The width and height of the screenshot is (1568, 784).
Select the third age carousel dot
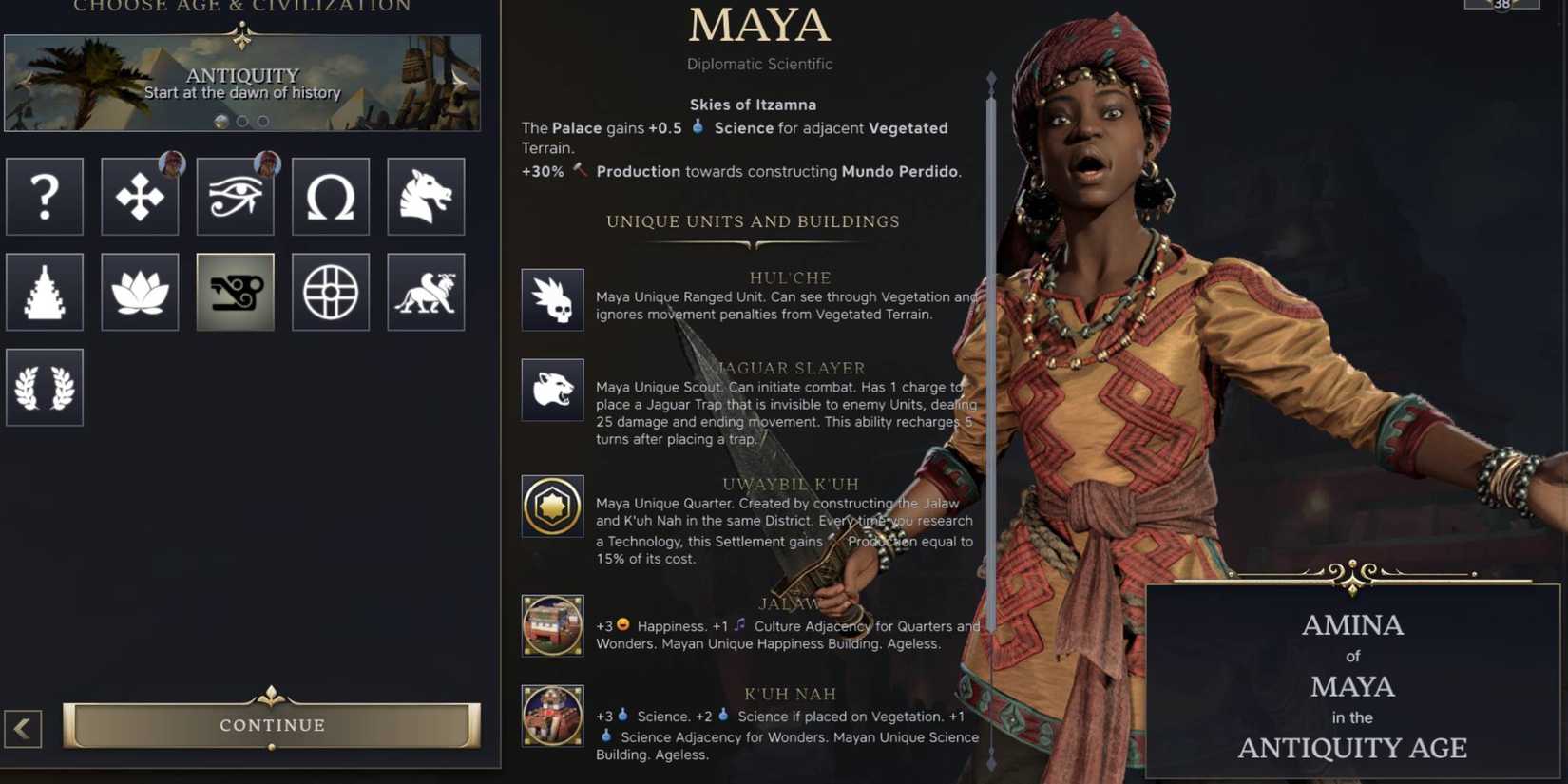[262, 122]
